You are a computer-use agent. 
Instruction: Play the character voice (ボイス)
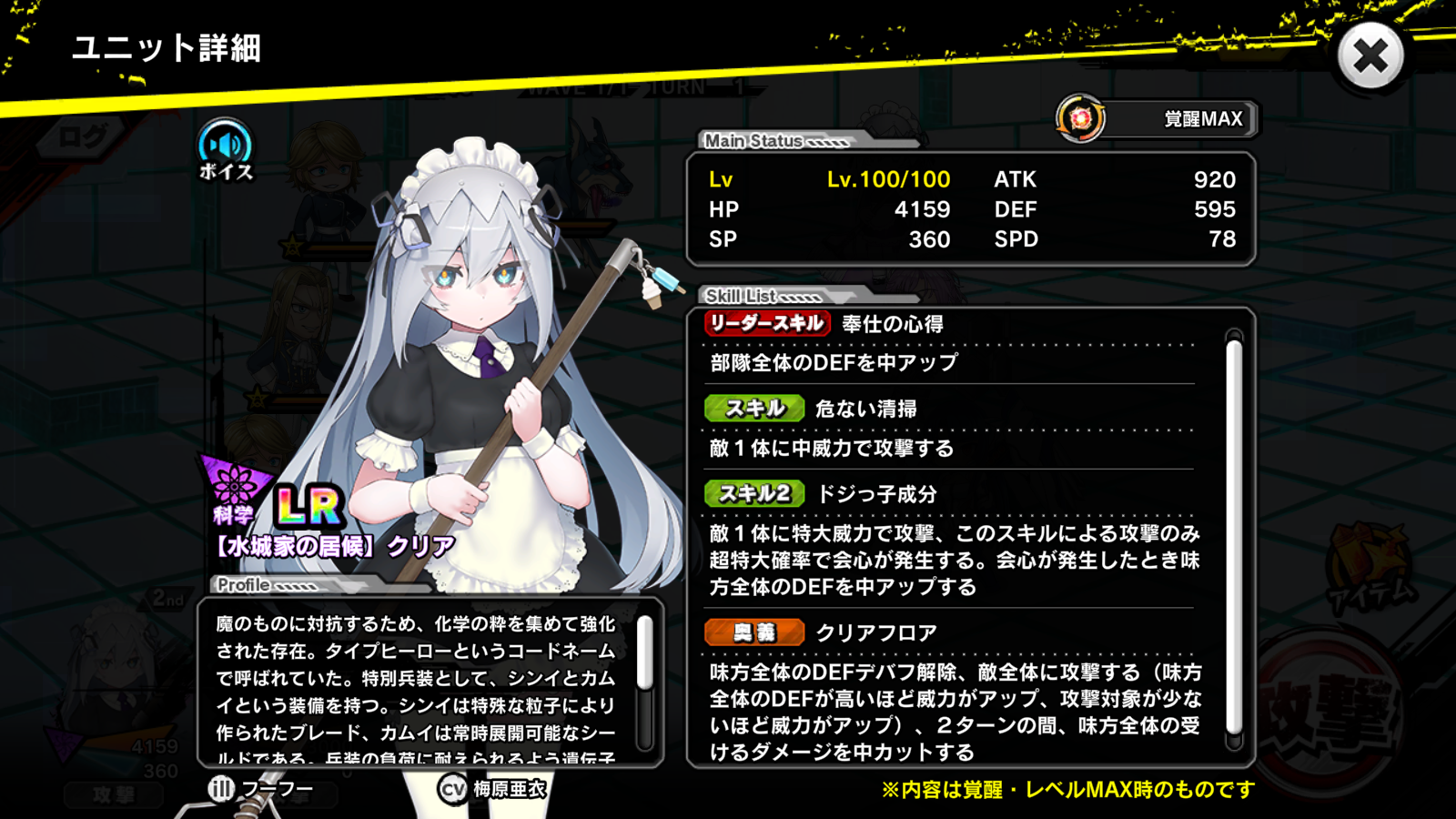[225, 148]
